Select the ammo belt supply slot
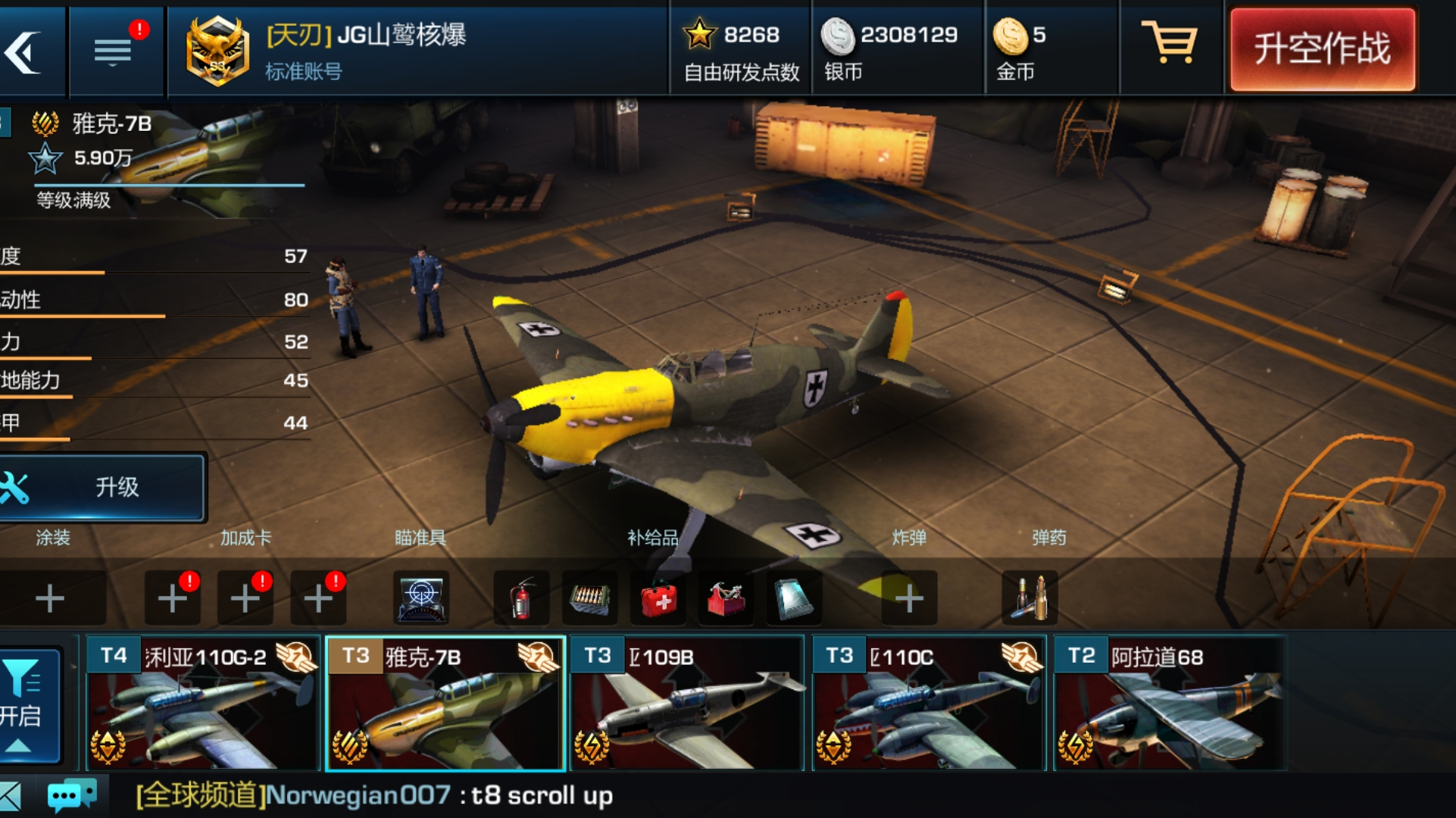This screenshot has height=818, width=1456. 589,599
